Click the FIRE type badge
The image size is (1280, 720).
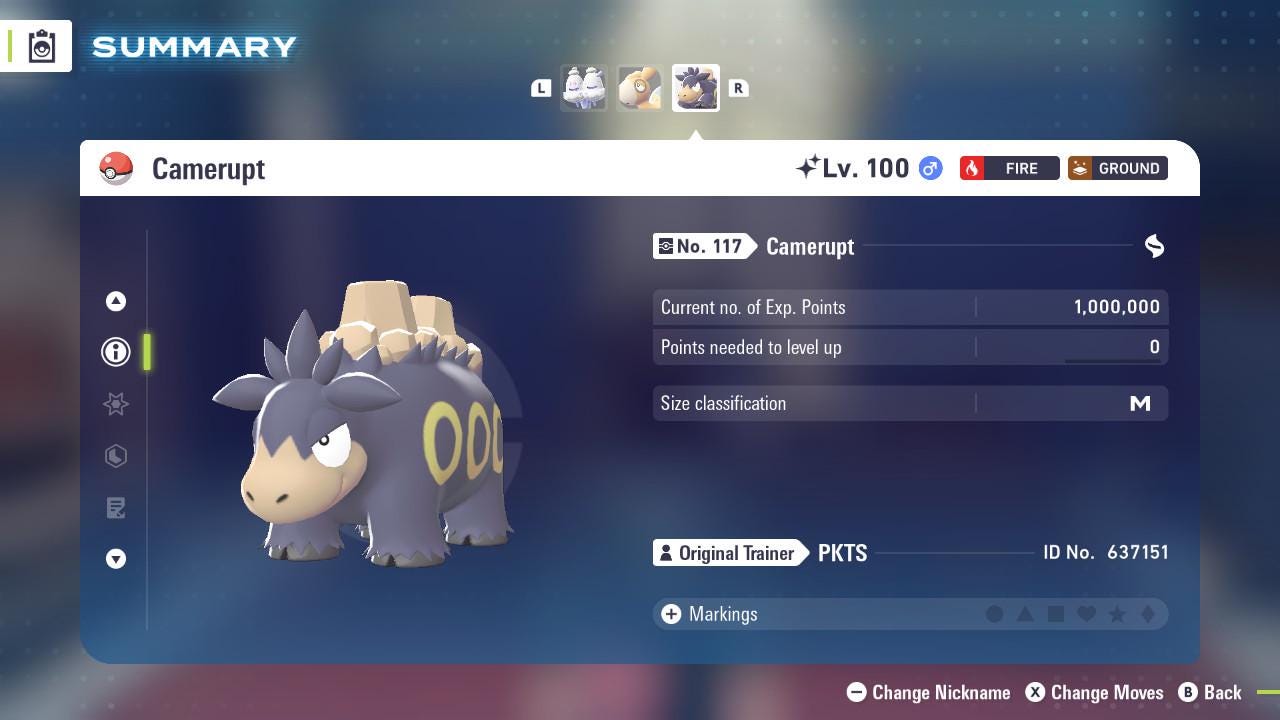click(x=1009, y=168)
